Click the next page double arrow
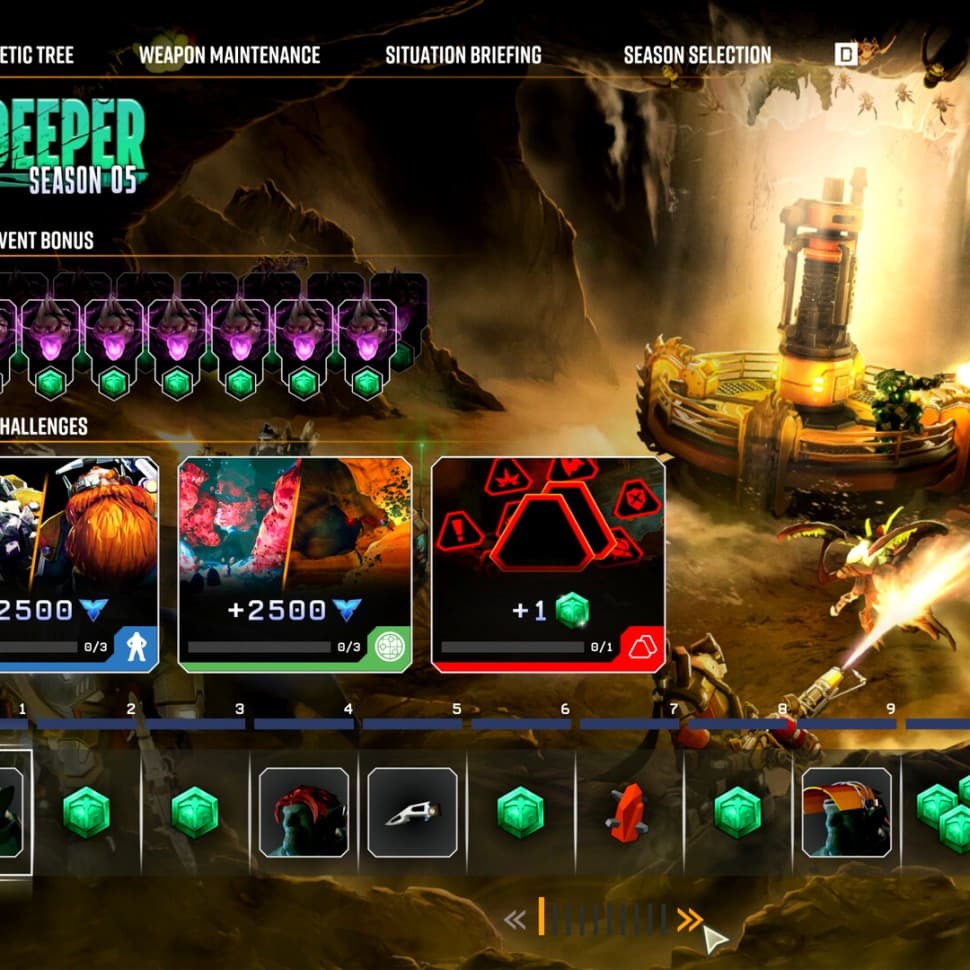This screenshot has width=970, height=970. 689,920
